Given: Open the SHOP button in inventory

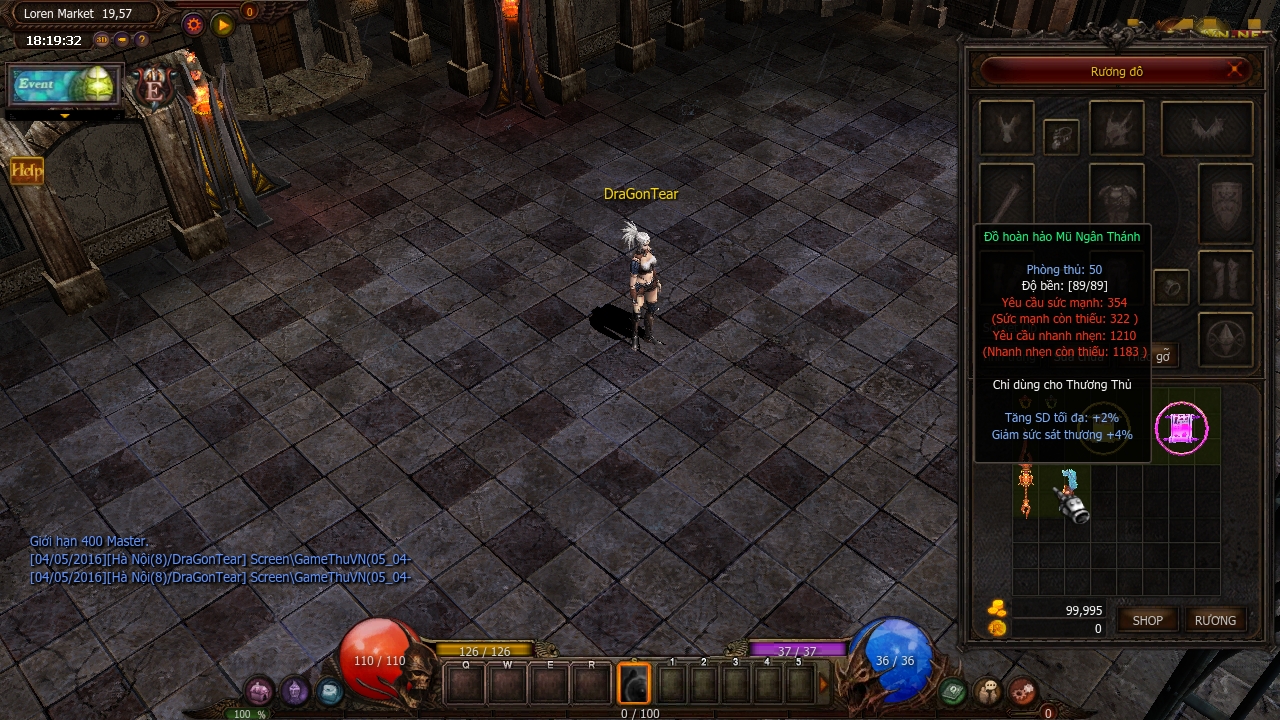Looking at the screenshot, I should pyautogui.click(x=1147, y=620).
